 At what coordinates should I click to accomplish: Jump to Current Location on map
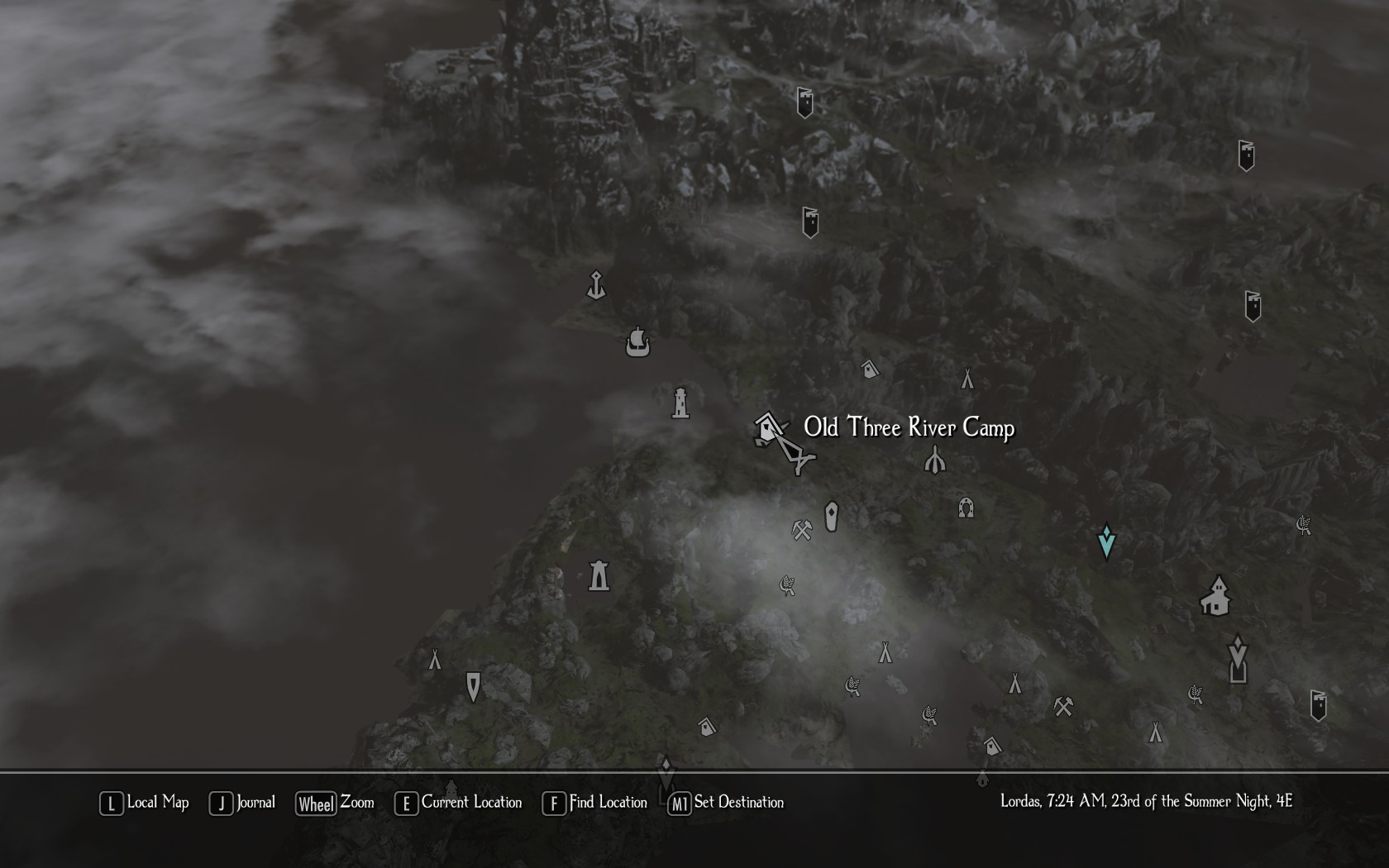coord(459,803)
